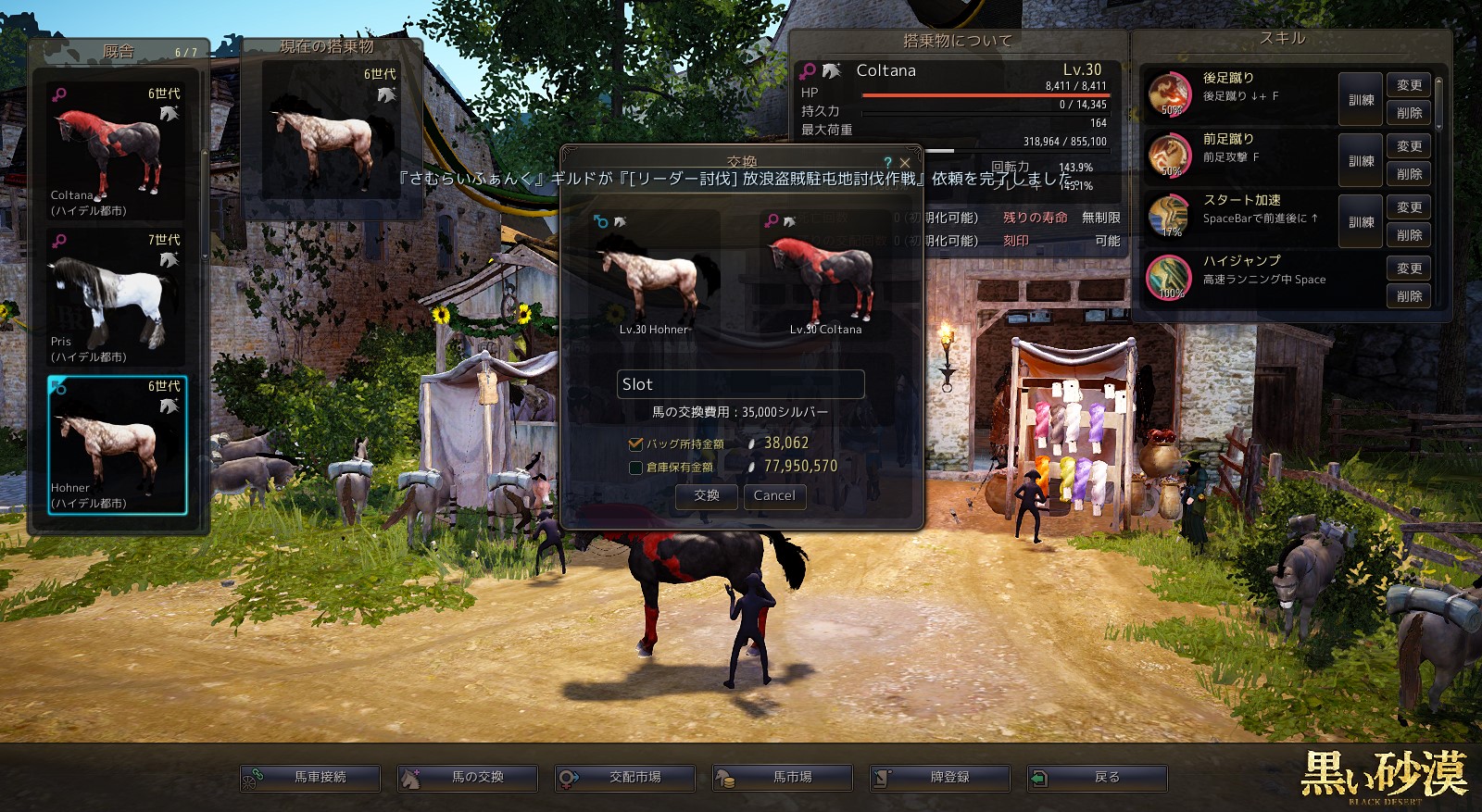Toggle the バッグ所持金額 payment checkbox
Image resolution: width=1482 pixels, height=812 pixels.
(x=635, y=444)
